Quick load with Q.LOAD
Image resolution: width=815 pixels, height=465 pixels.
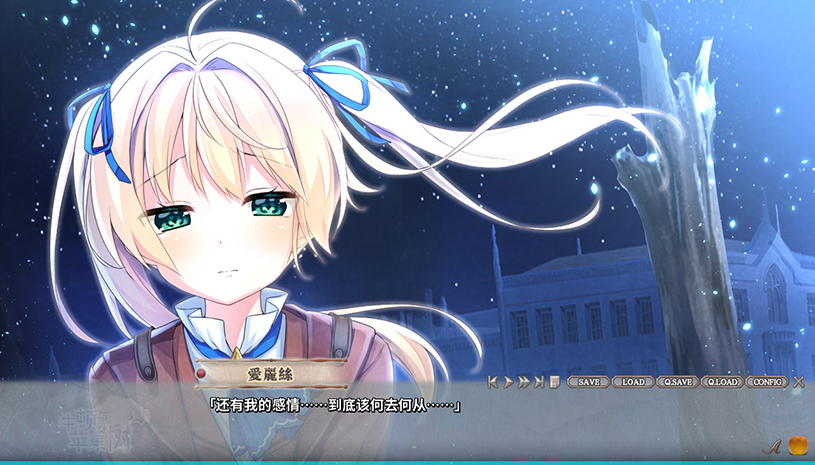tap(723, 382)
